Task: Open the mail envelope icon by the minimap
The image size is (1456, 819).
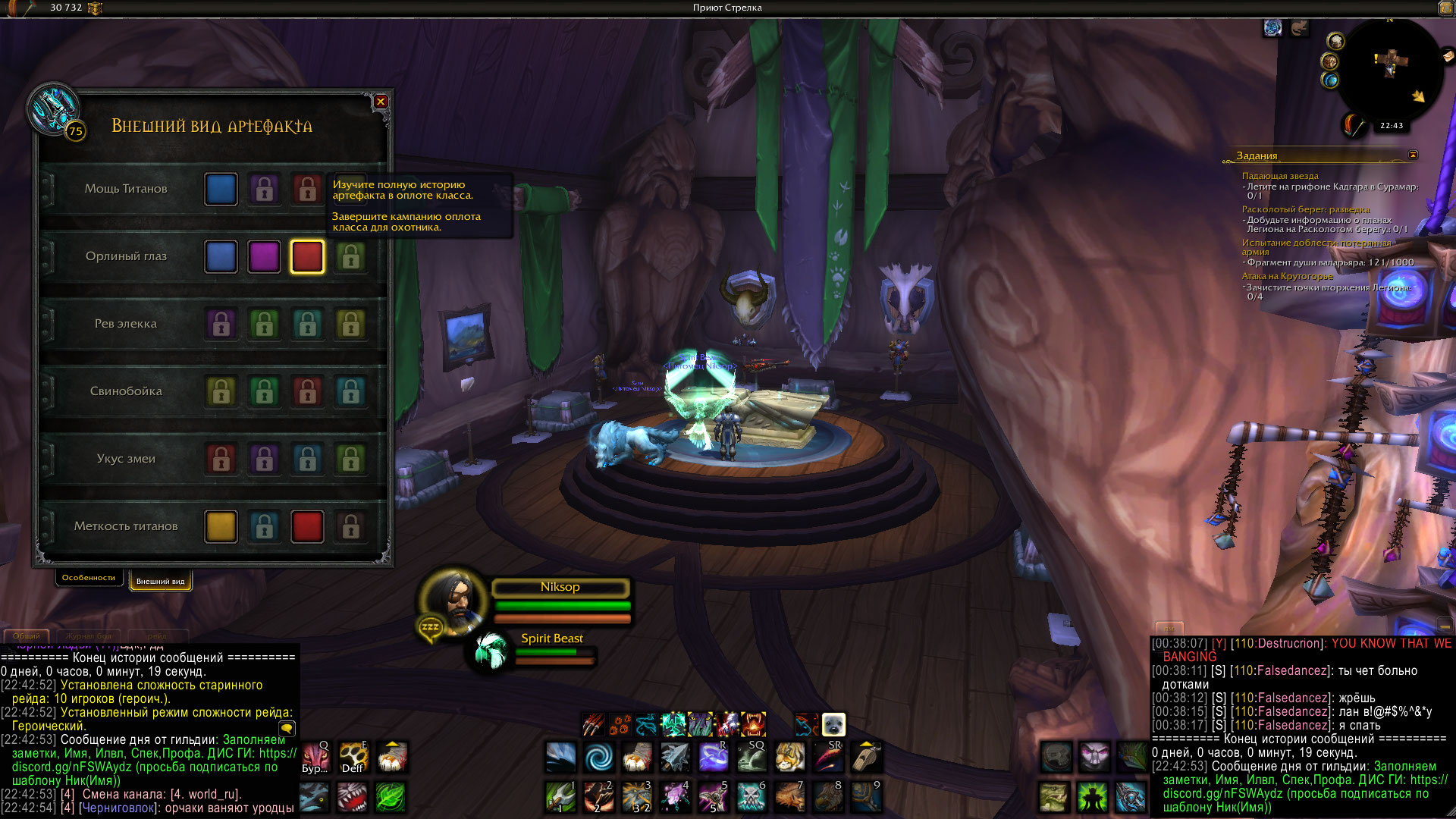Action: click(x=1447, y=55)
